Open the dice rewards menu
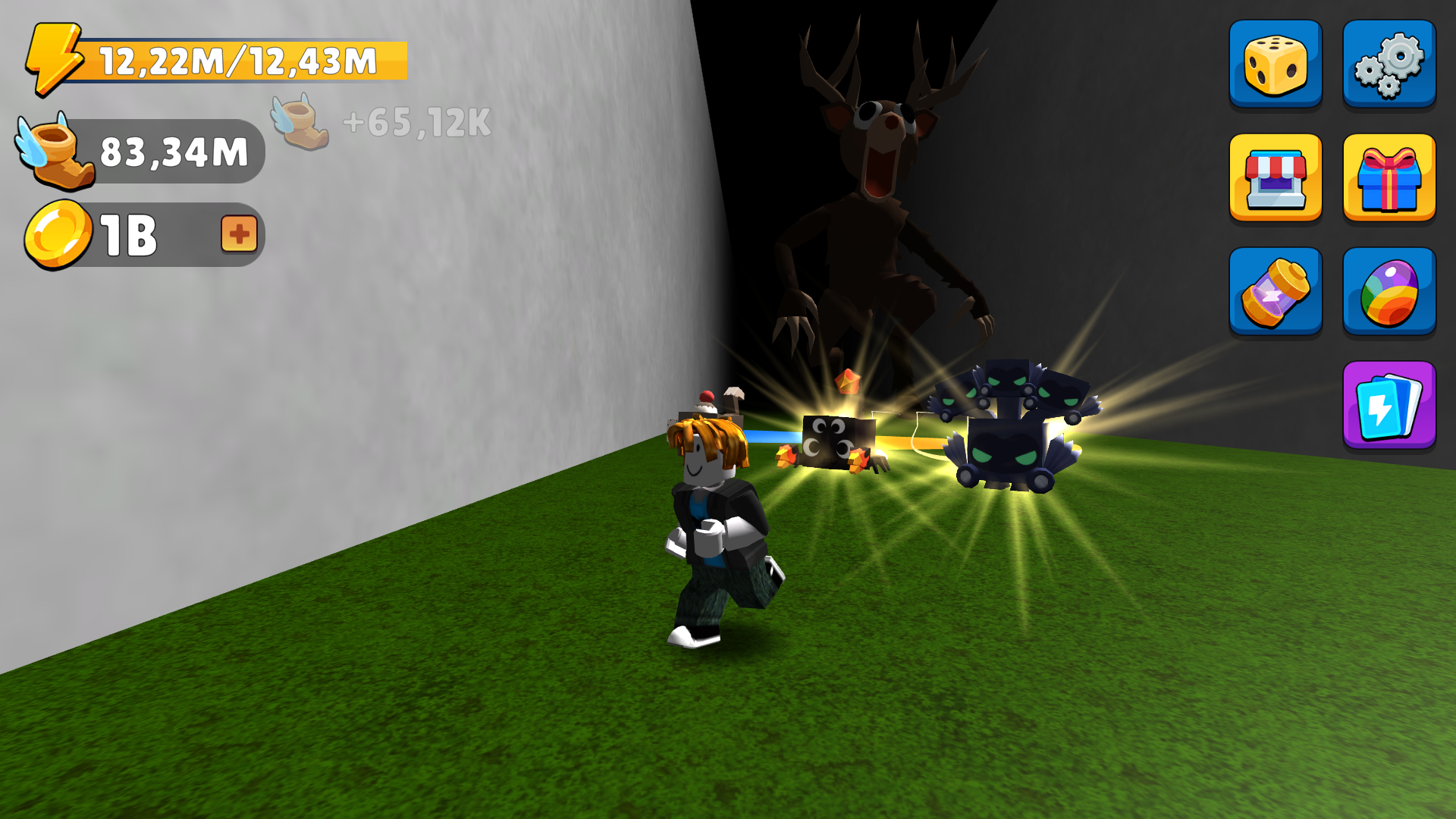This screenshot has width=1456, height=819. point(1276,63)
